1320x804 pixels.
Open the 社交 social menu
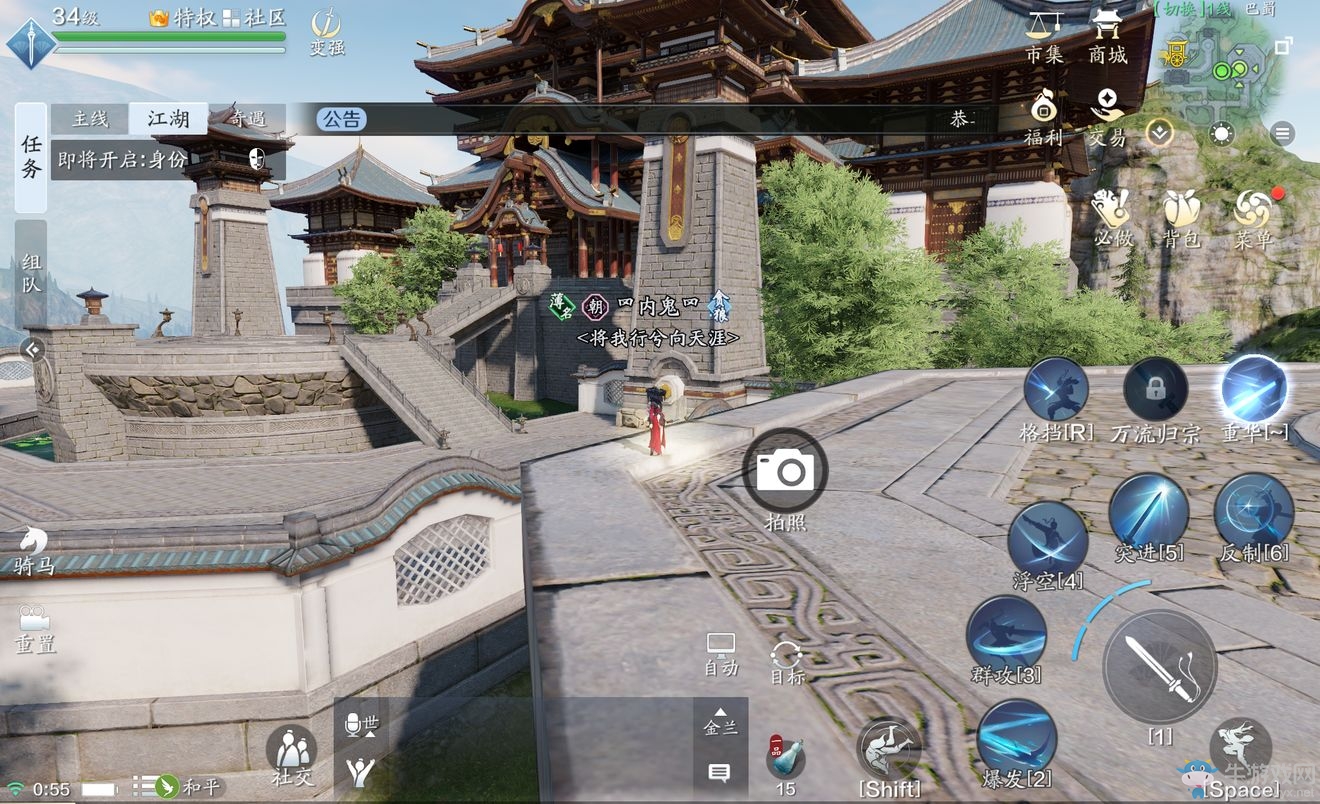(x=291, y=753)
